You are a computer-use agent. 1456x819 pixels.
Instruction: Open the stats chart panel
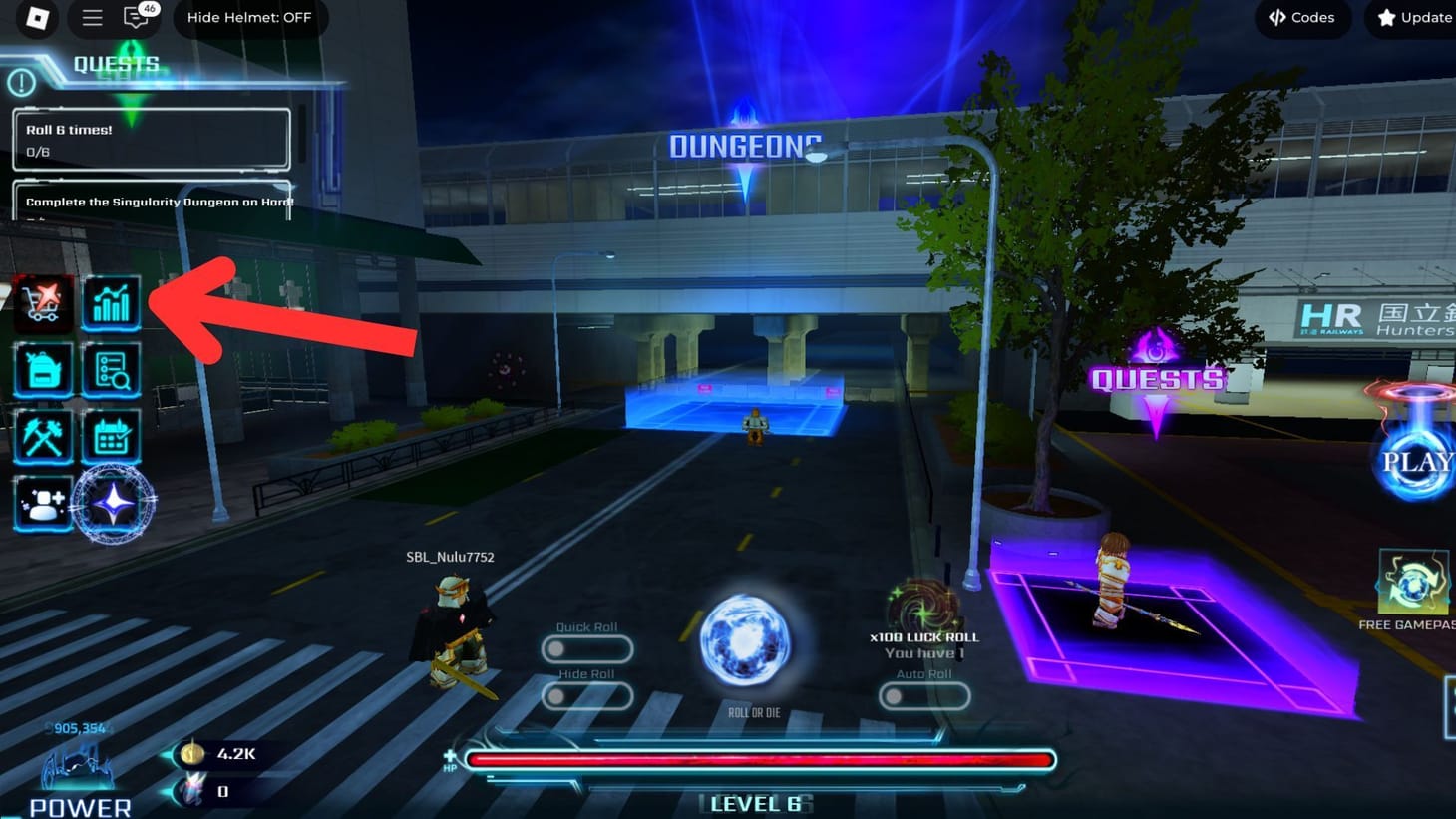(112, 303)
